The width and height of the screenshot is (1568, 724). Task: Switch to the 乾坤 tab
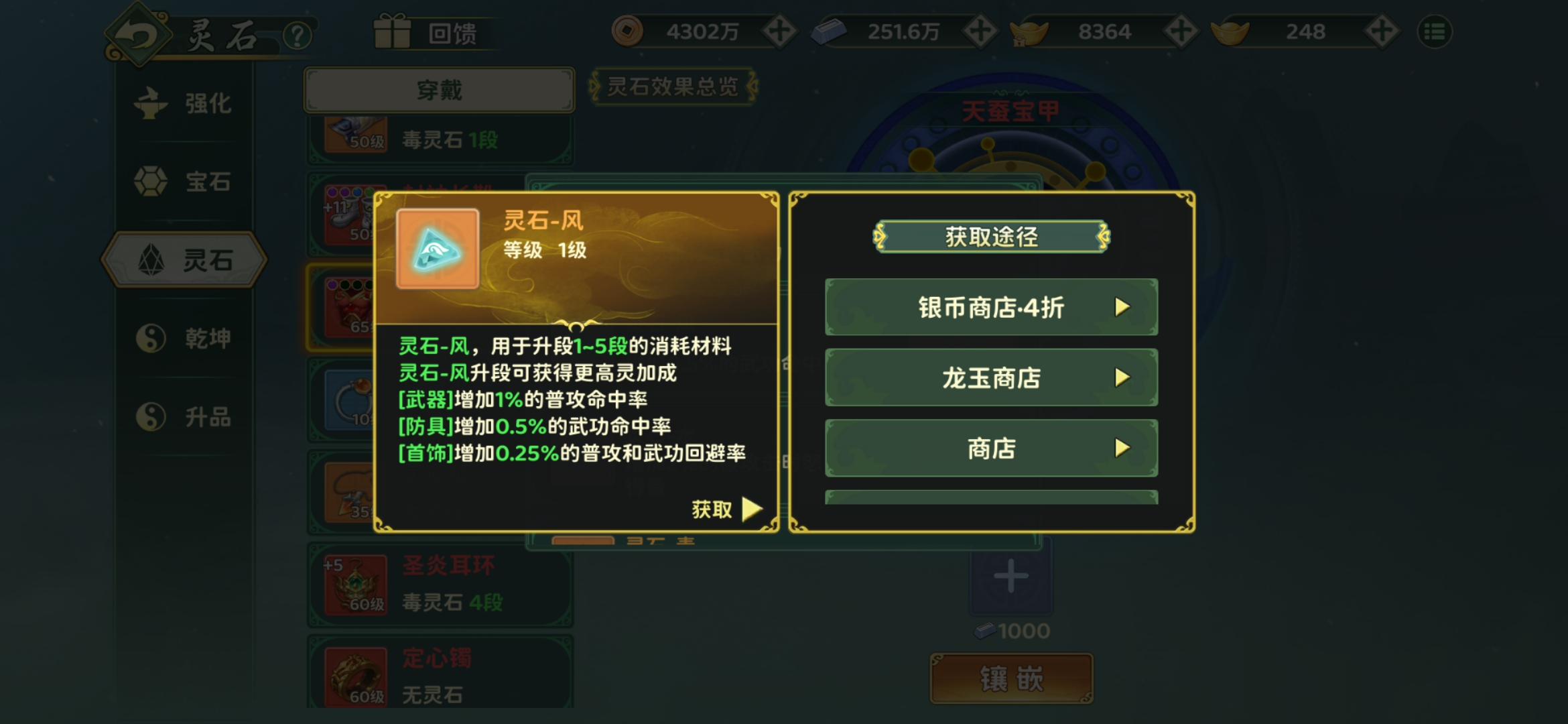184,339
